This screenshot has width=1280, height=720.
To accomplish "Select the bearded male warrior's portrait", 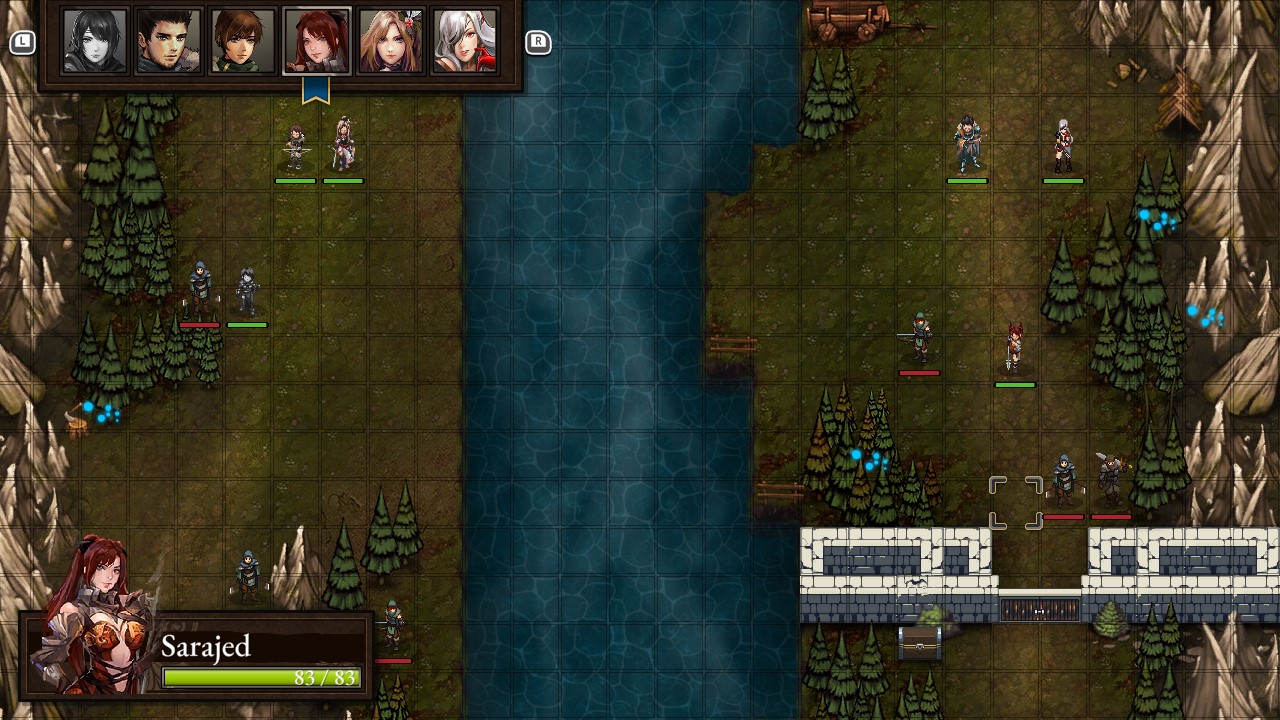I will pos(167,40).
